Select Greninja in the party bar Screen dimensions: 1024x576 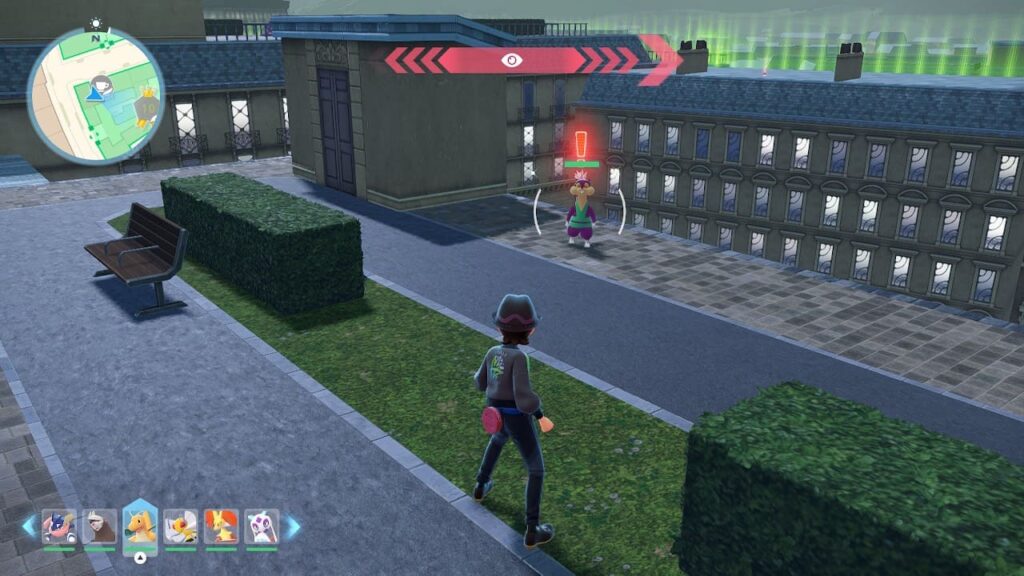pyautogui.click(x=59, y=526)
